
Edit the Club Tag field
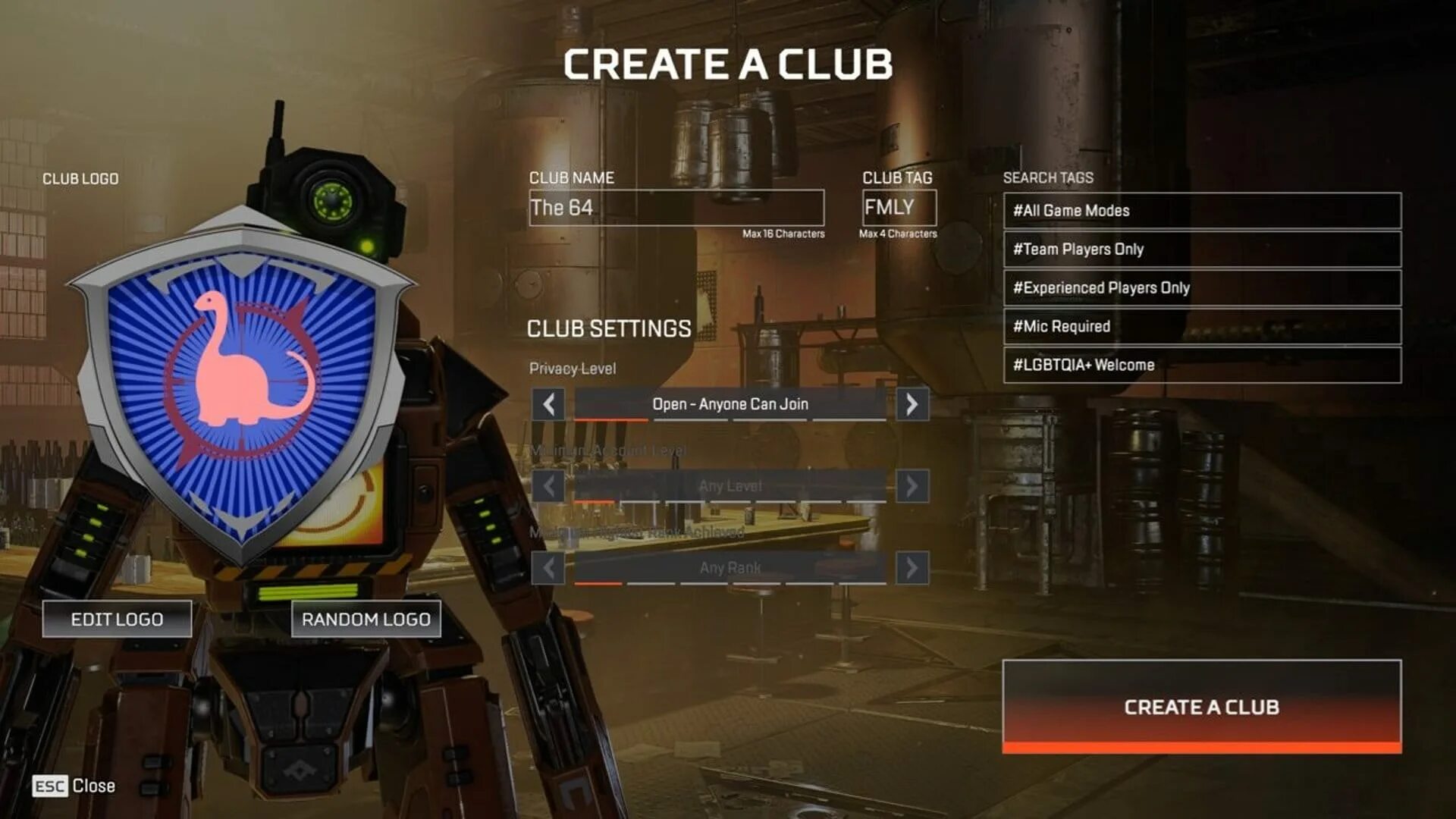(899, 208)
